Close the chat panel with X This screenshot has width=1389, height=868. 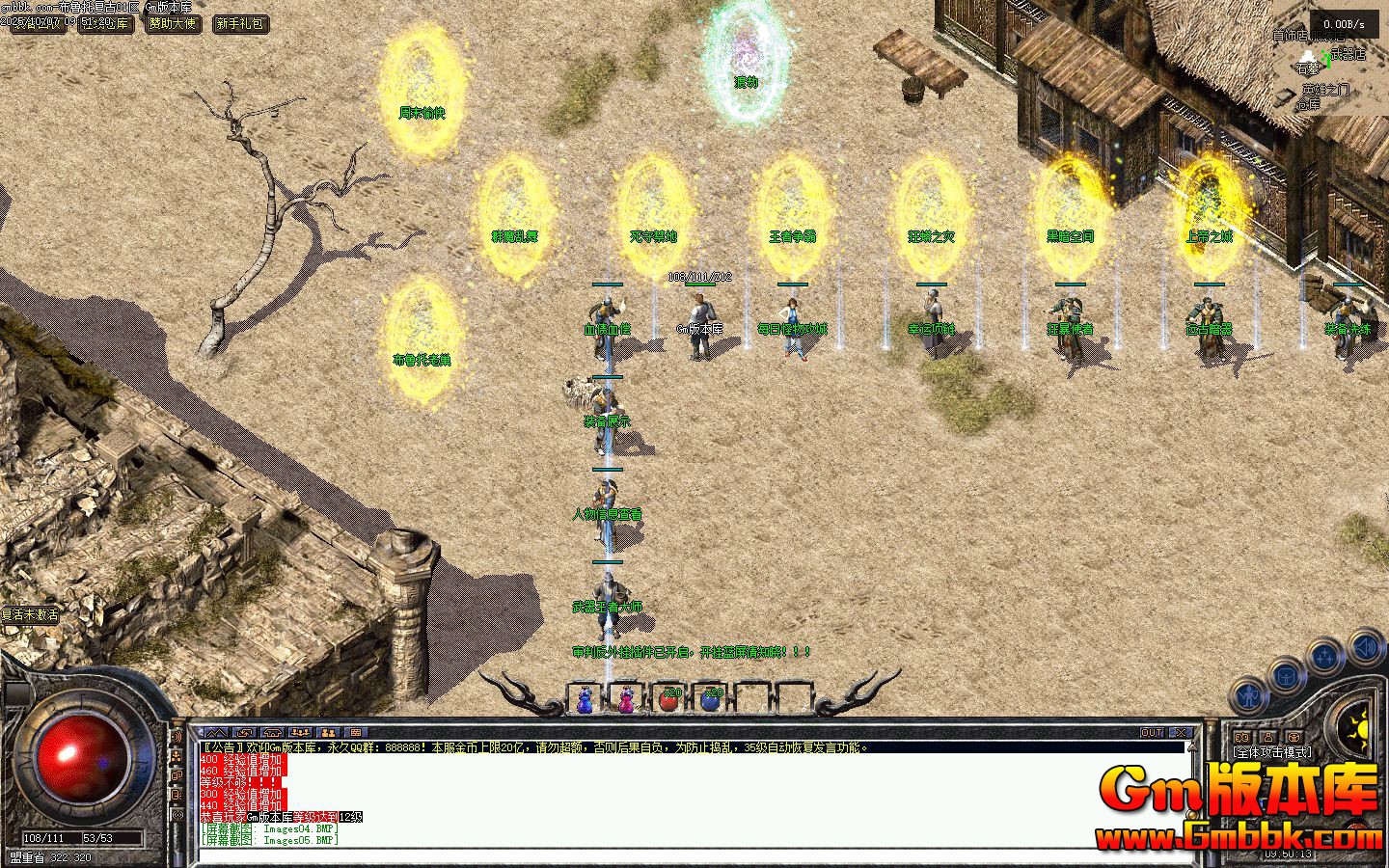click(1180, 733)
